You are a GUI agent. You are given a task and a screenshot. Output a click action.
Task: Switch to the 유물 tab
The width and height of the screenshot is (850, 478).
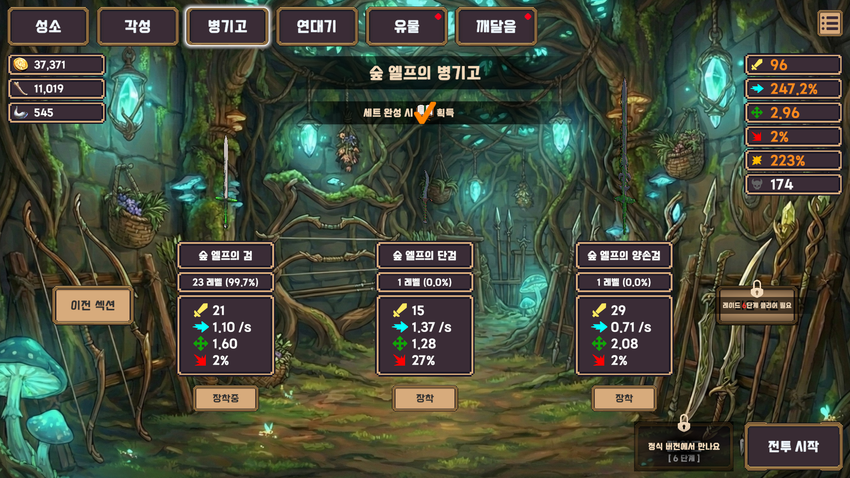406,27
